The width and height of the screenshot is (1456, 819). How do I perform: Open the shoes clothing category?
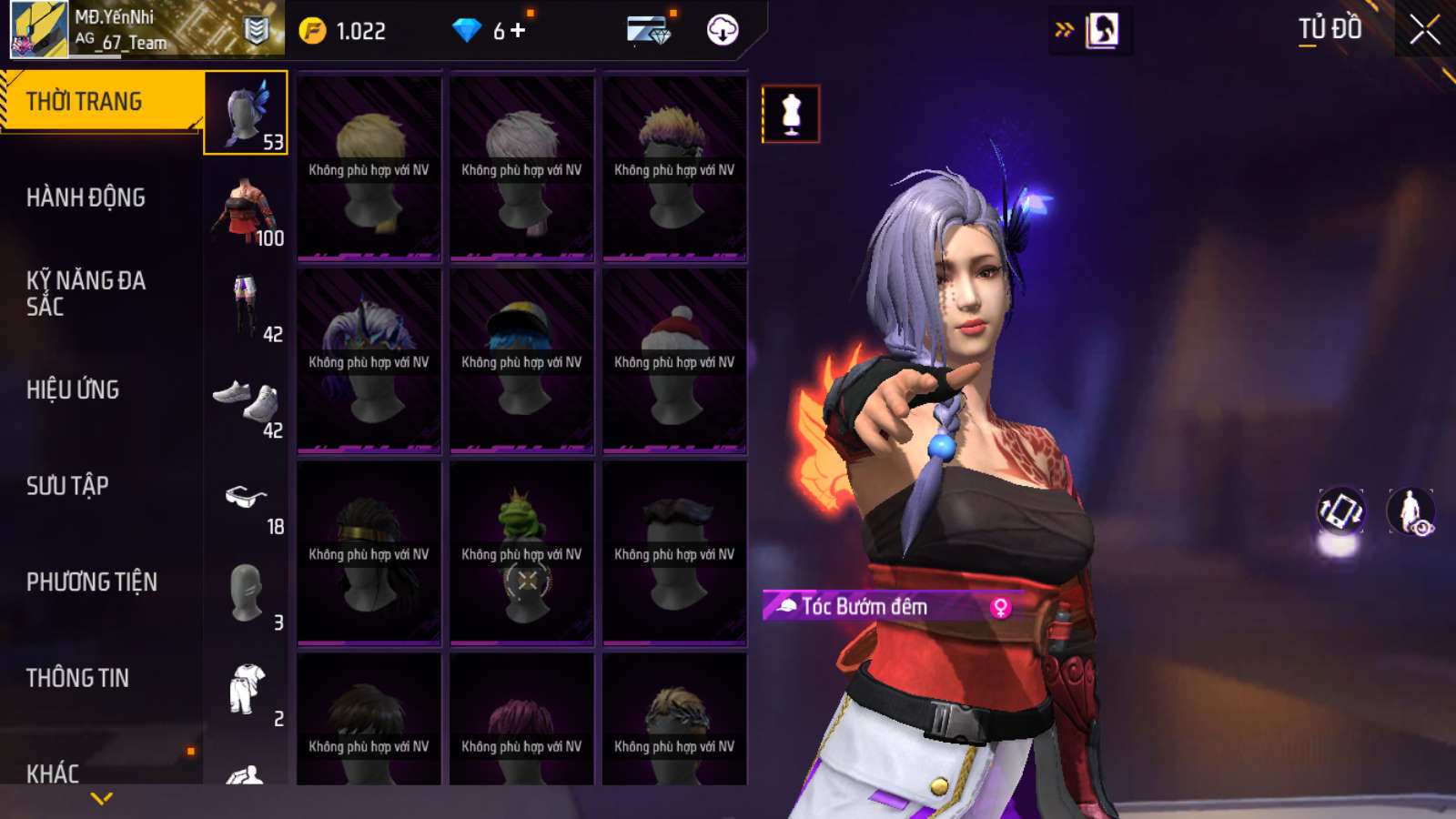pyautogui.click(x=246, y=402)
